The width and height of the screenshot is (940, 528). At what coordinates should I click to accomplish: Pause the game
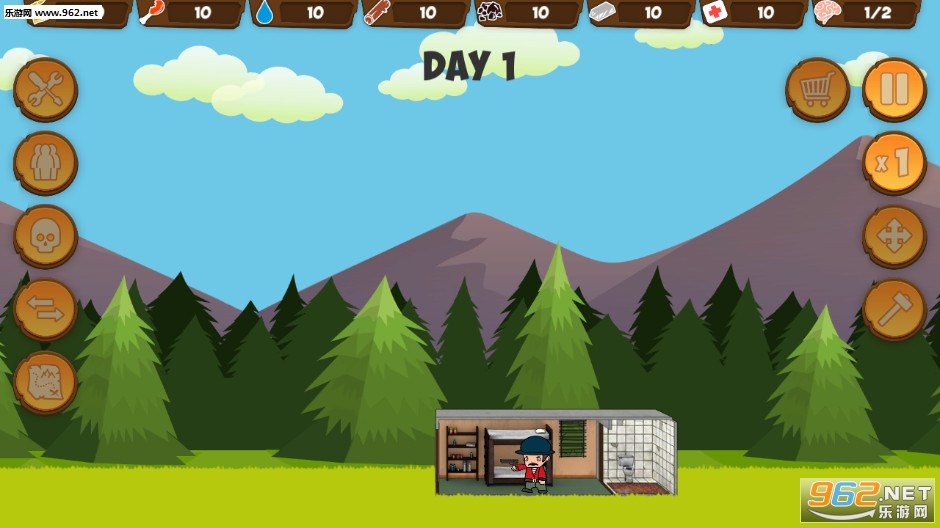894,89
